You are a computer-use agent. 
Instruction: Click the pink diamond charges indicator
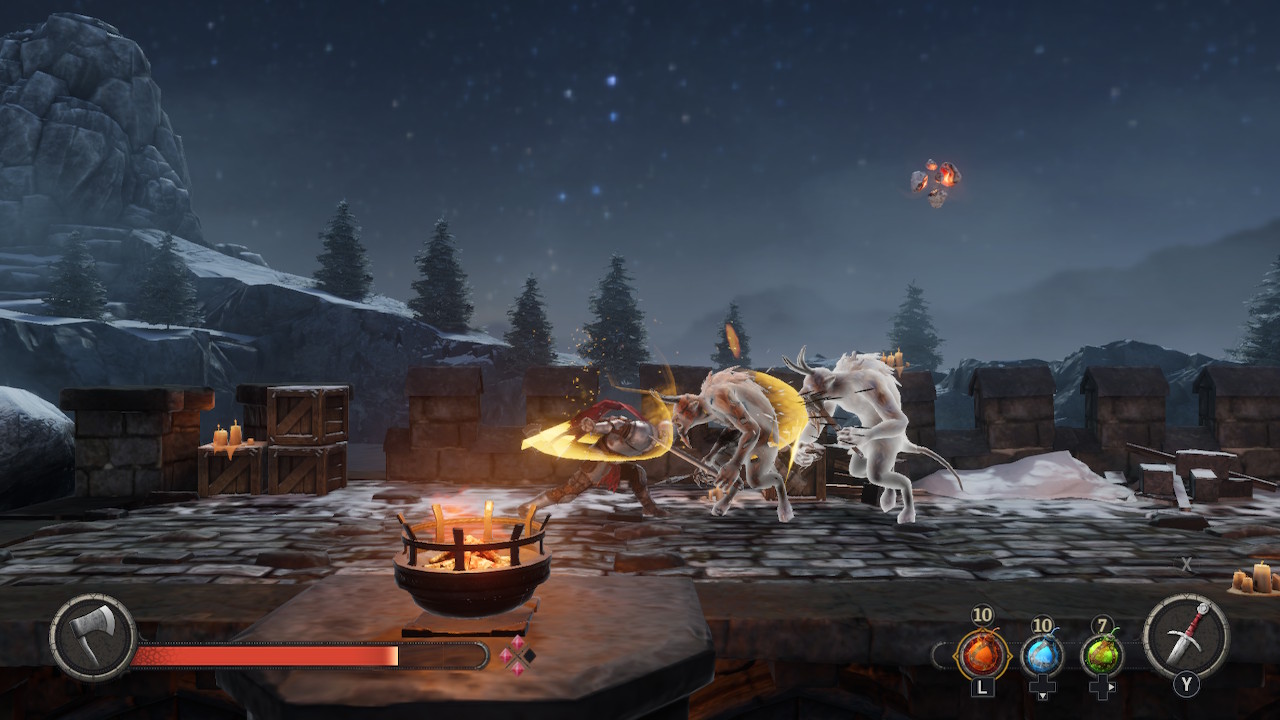point(517,656)
